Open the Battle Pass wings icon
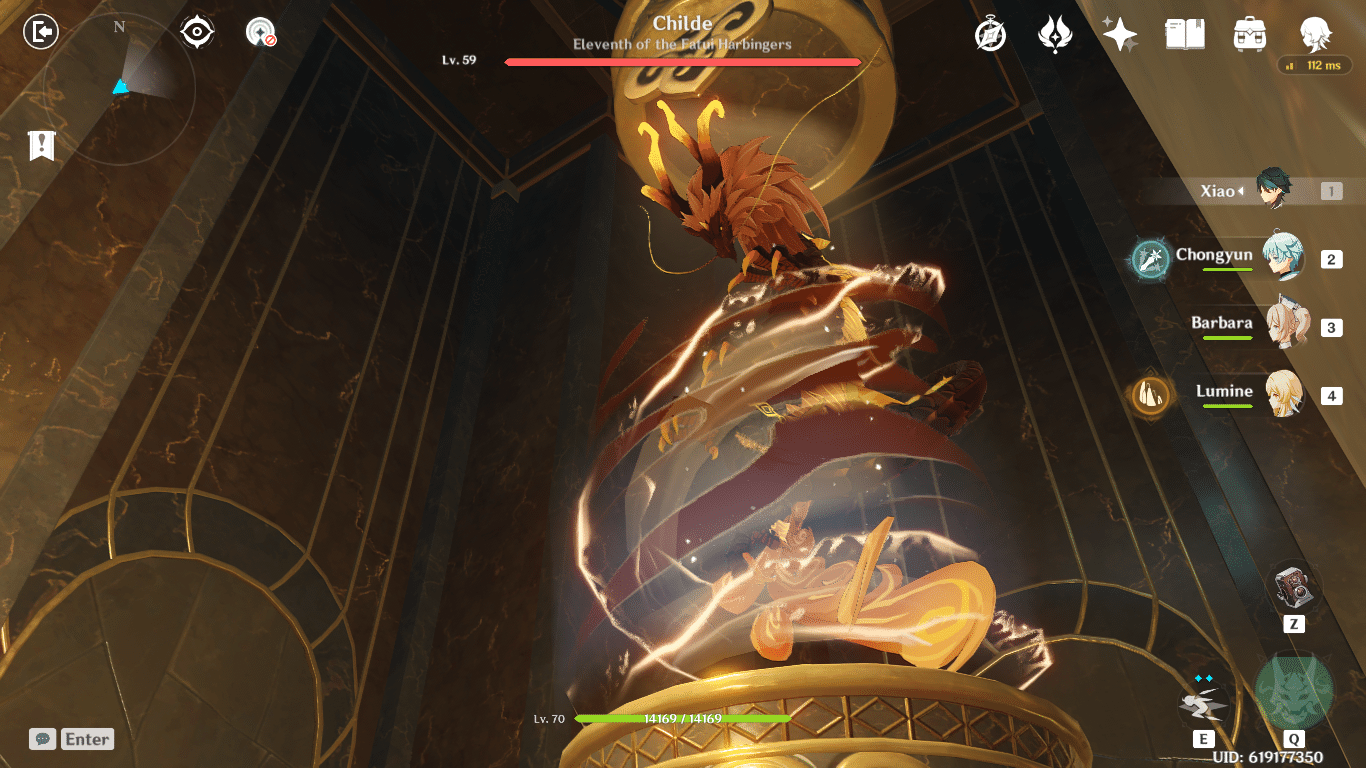 pyautogui.click(x=1056, y=33)
